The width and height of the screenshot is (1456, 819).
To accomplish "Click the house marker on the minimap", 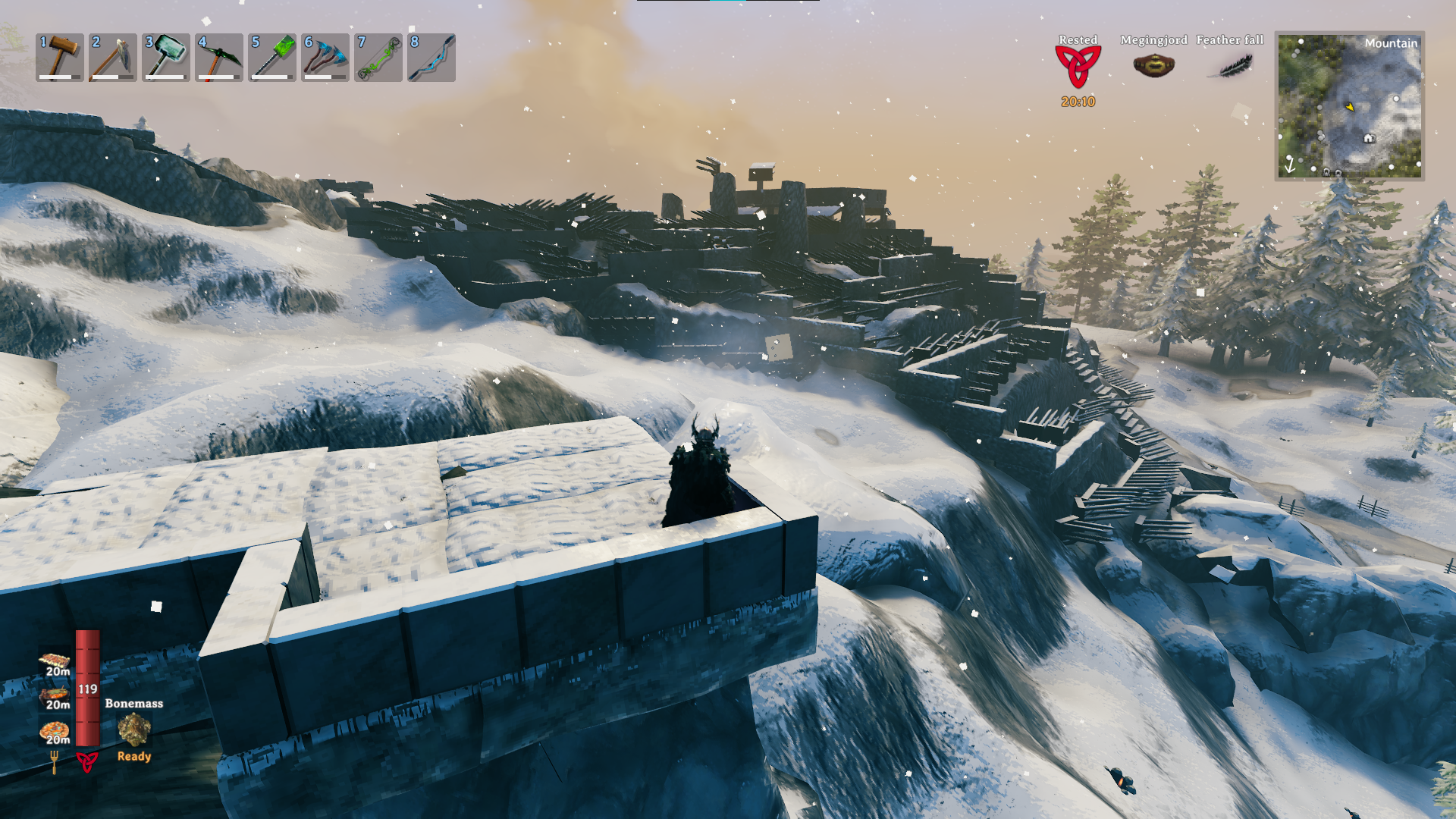I will click(1369, 138).
